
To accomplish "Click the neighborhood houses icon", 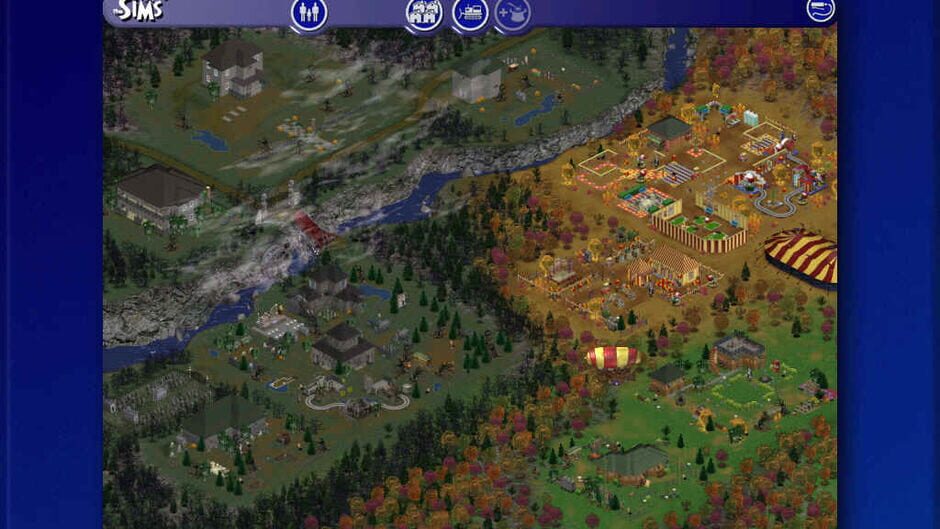I will 424,13.
